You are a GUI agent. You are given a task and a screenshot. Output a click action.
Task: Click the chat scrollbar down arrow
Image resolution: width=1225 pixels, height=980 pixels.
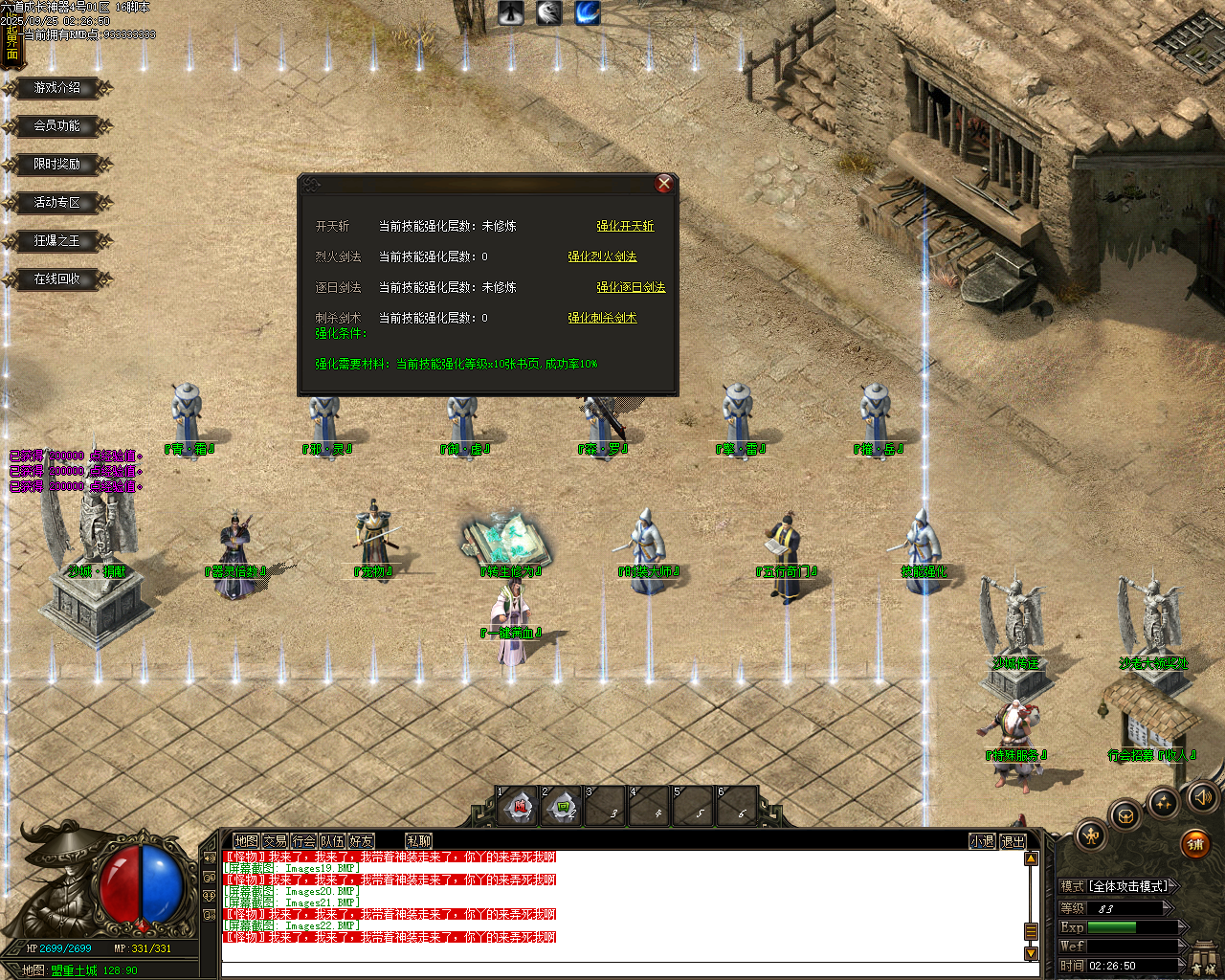tap(1031, 953)
